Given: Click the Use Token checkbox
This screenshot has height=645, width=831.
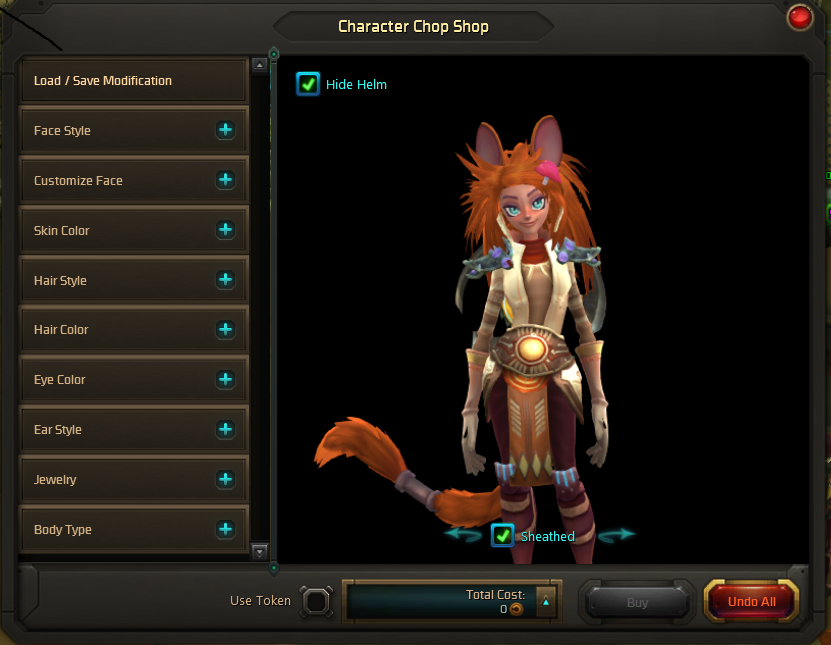Looking at the screenshot, I should click(x=316, y=601).
